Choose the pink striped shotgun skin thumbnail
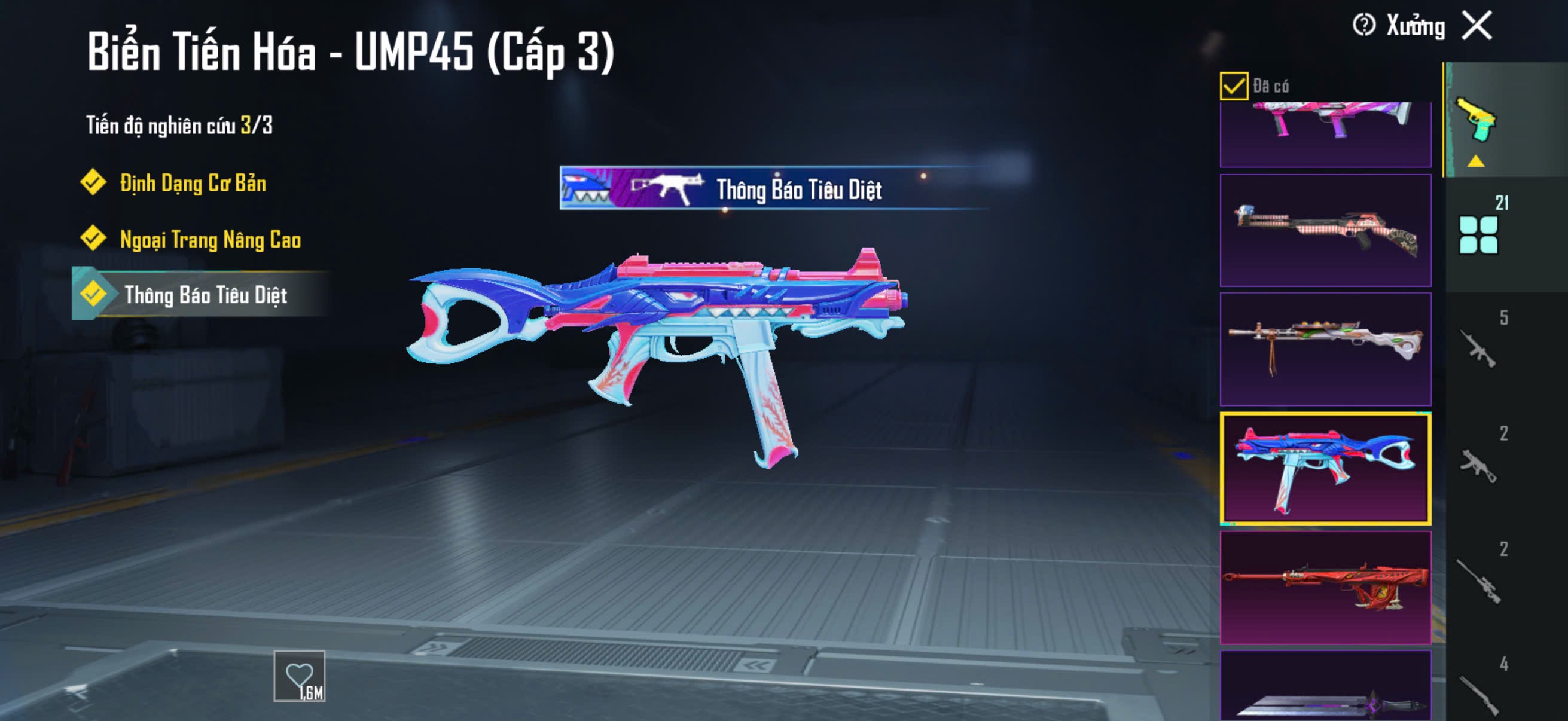 pos(1325,231)
